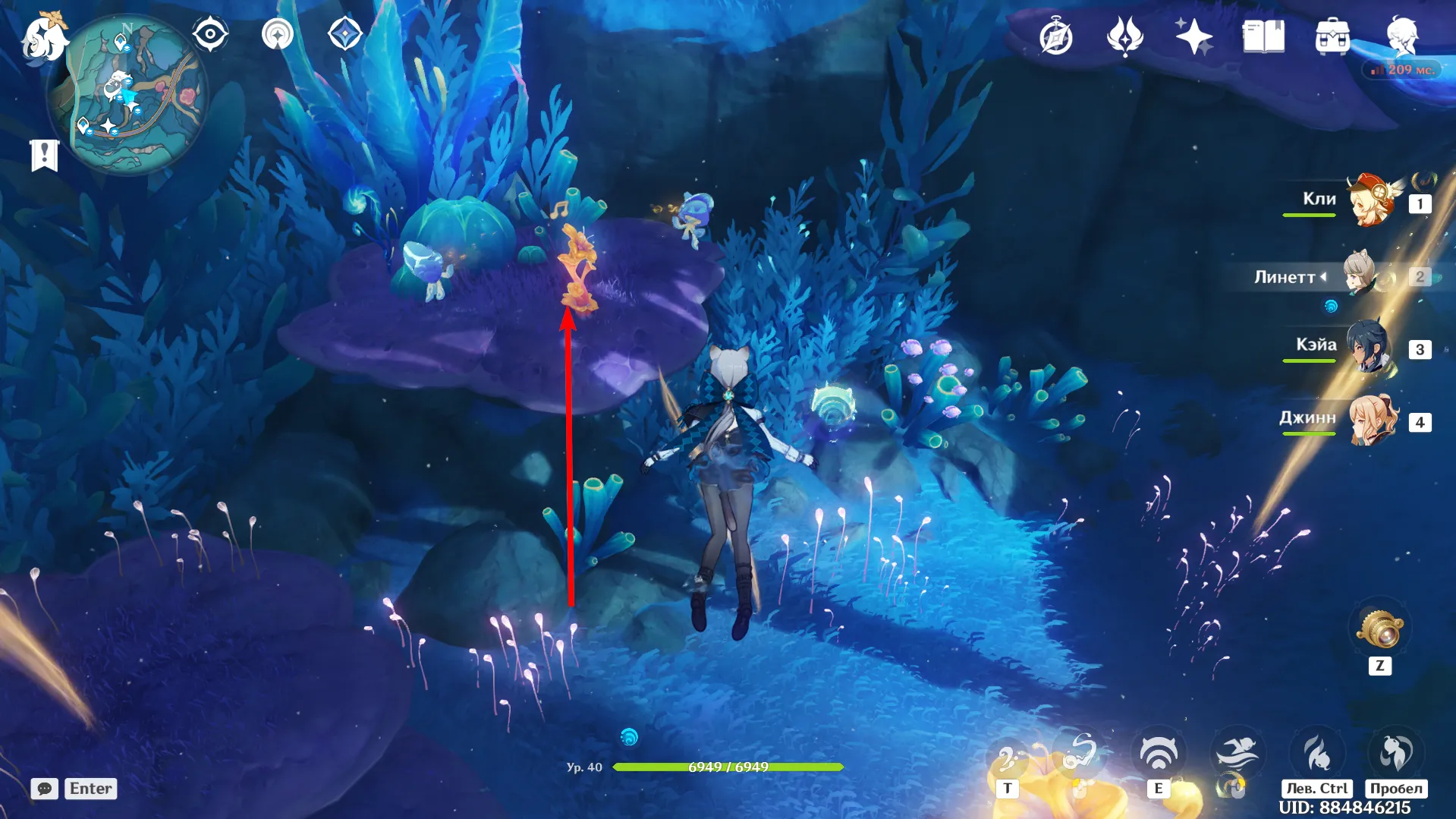This screenshot has width=1456, height=819.
Task: Switch to party member Кли
Action: tap(1372, 202)
